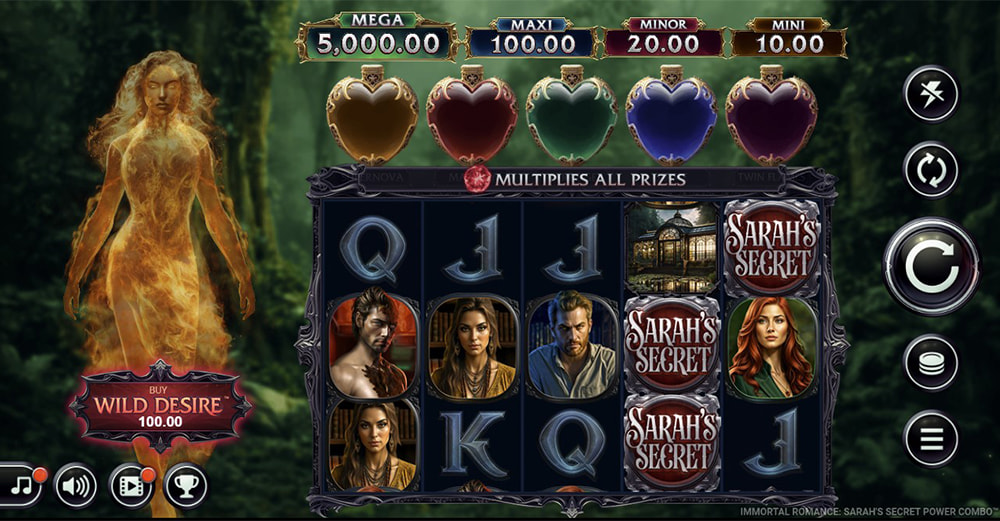Spin the reels with the large spin button

point(931,267)
